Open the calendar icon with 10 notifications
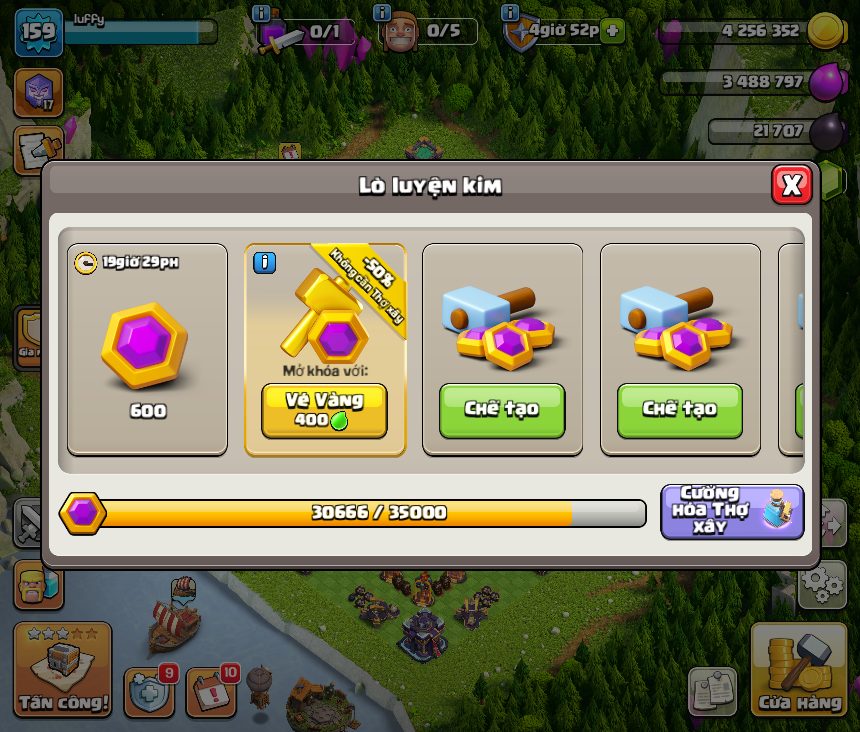The image size is (860, 732). pos(211,691)
